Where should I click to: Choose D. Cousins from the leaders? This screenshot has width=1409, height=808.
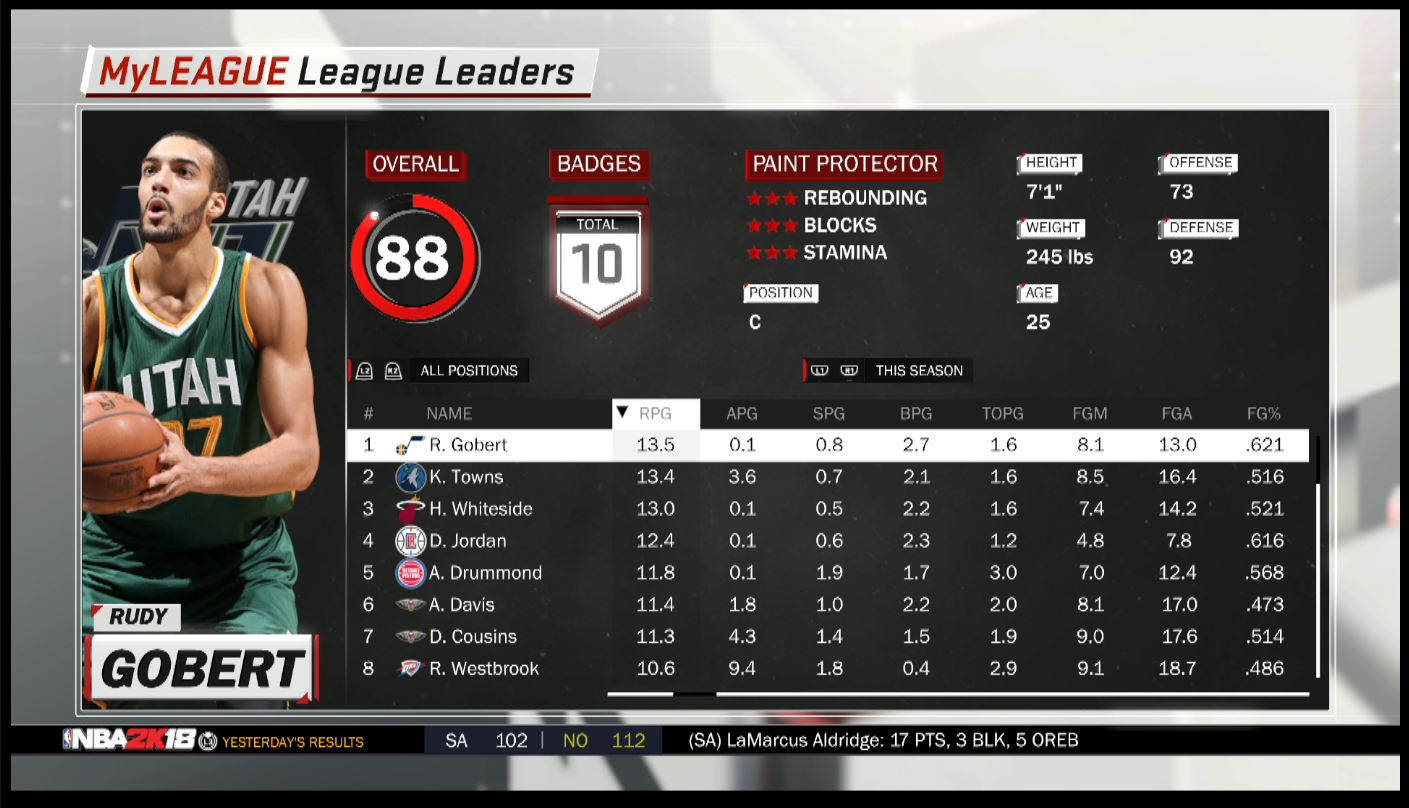(472, 637)
